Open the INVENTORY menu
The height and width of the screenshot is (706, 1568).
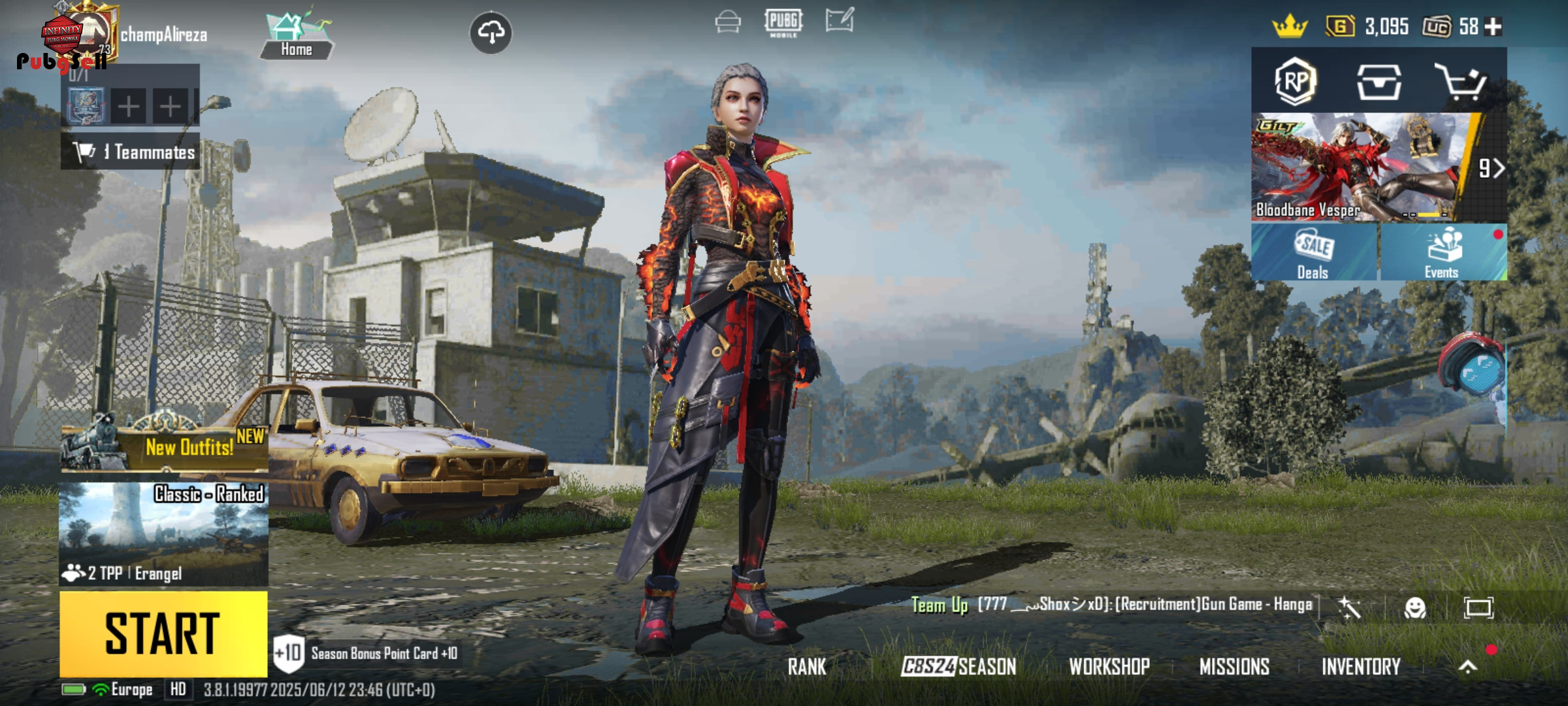tap(1361, 667)
